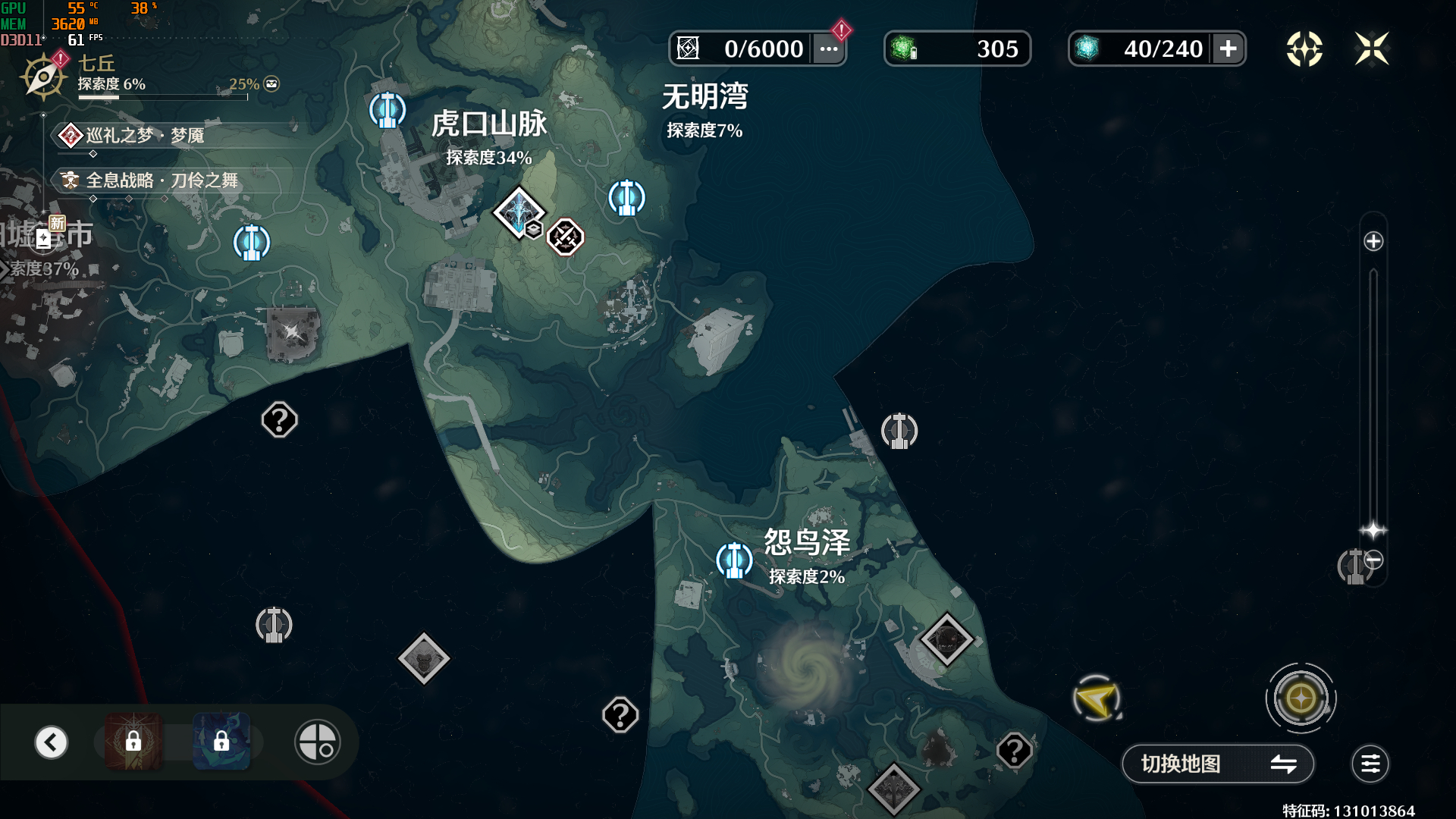Open the map filter list button
The height and width of the screenshot is (819, 1456).
click(1370, 764)
